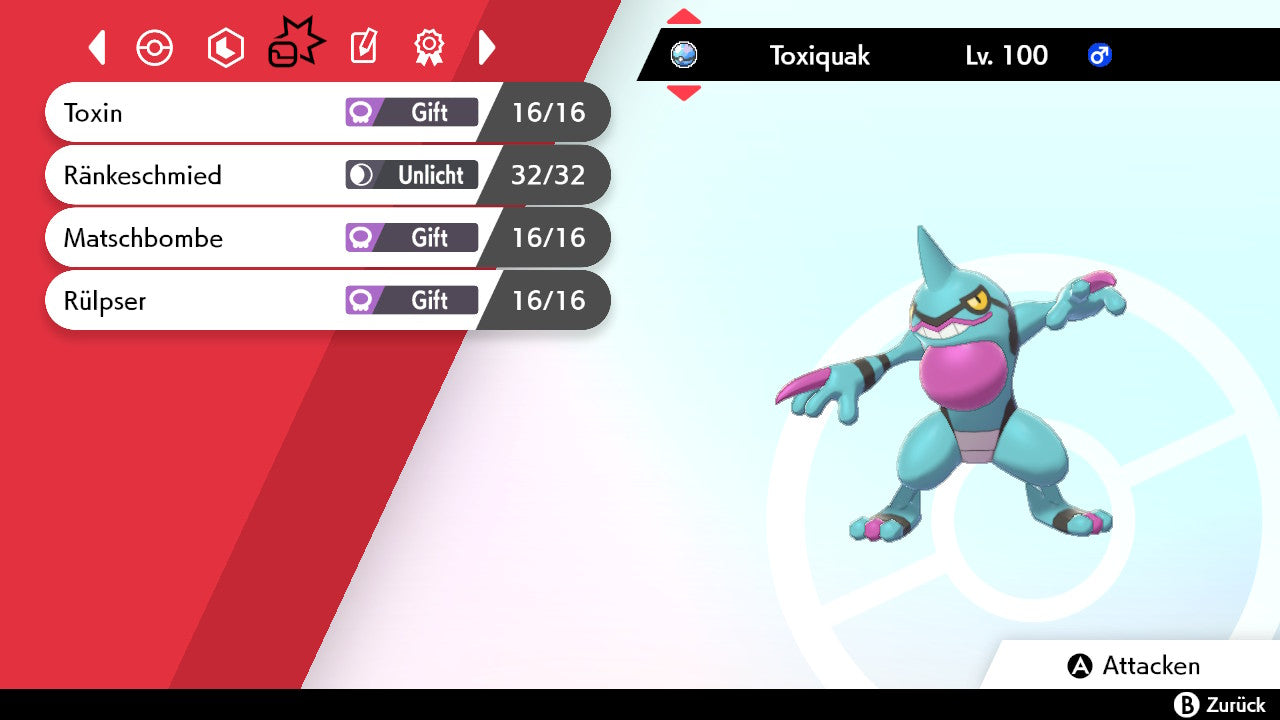Select the moves tab with burst icon
This screenshot has height=720, width=1280.
pos(296,45)
